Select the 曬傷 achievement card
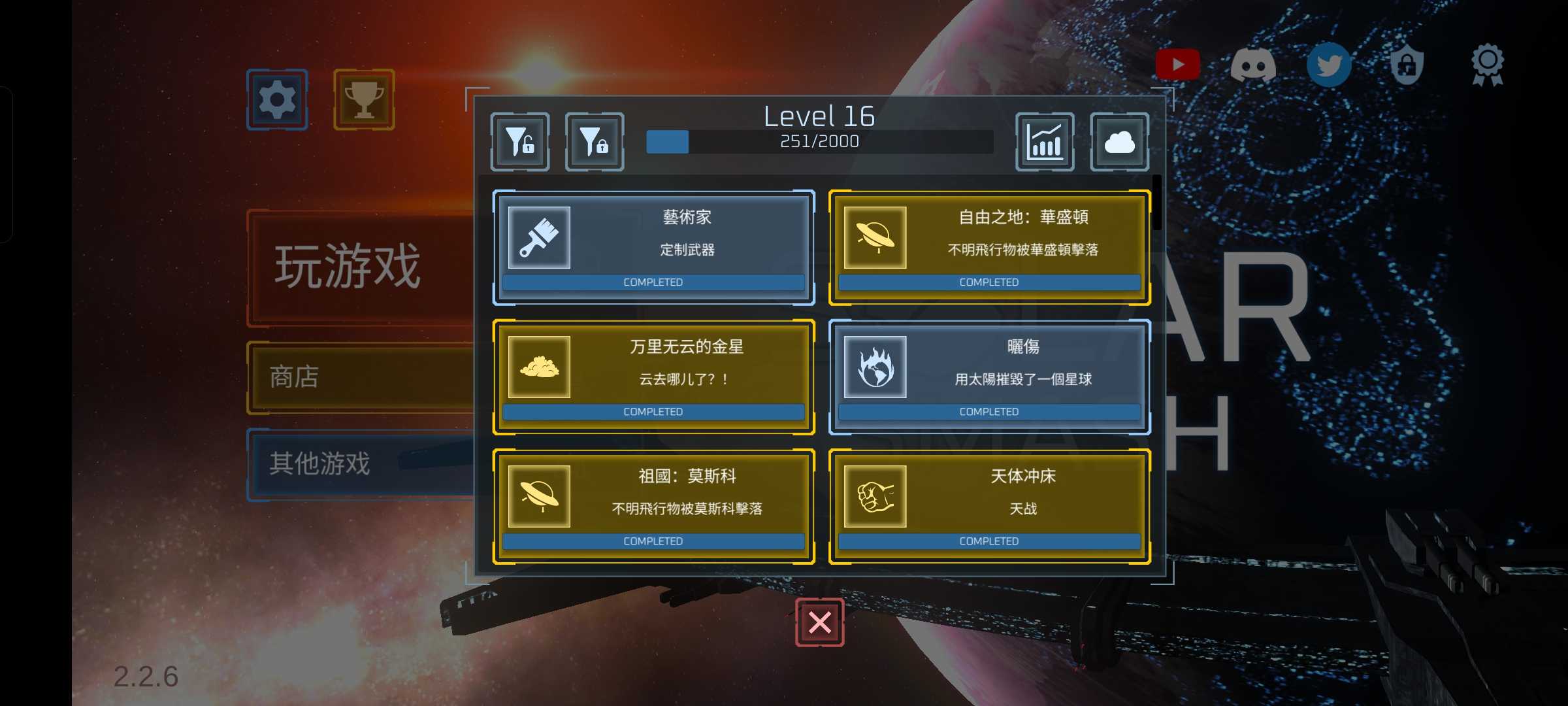 [988, 377]
